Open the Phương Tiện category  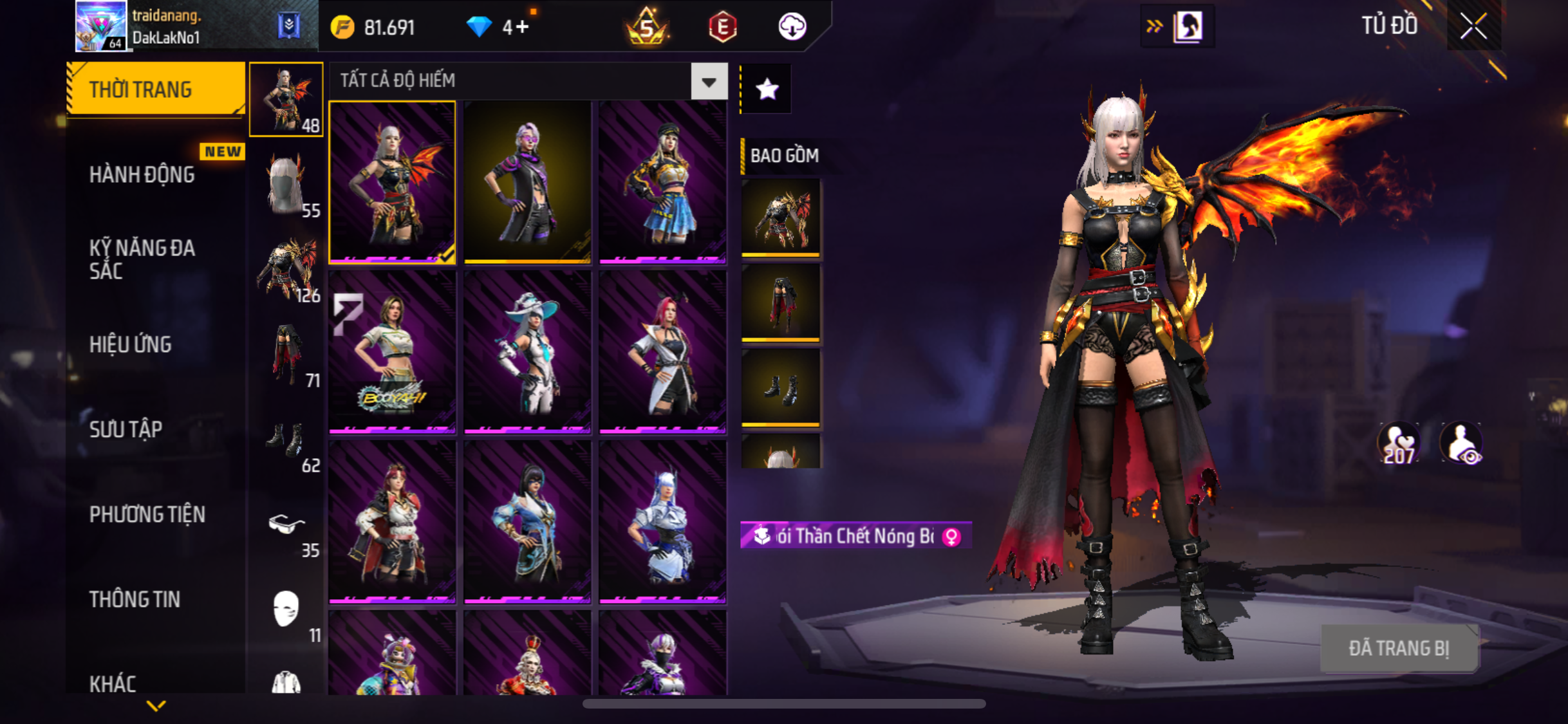[x=147, y=514]
